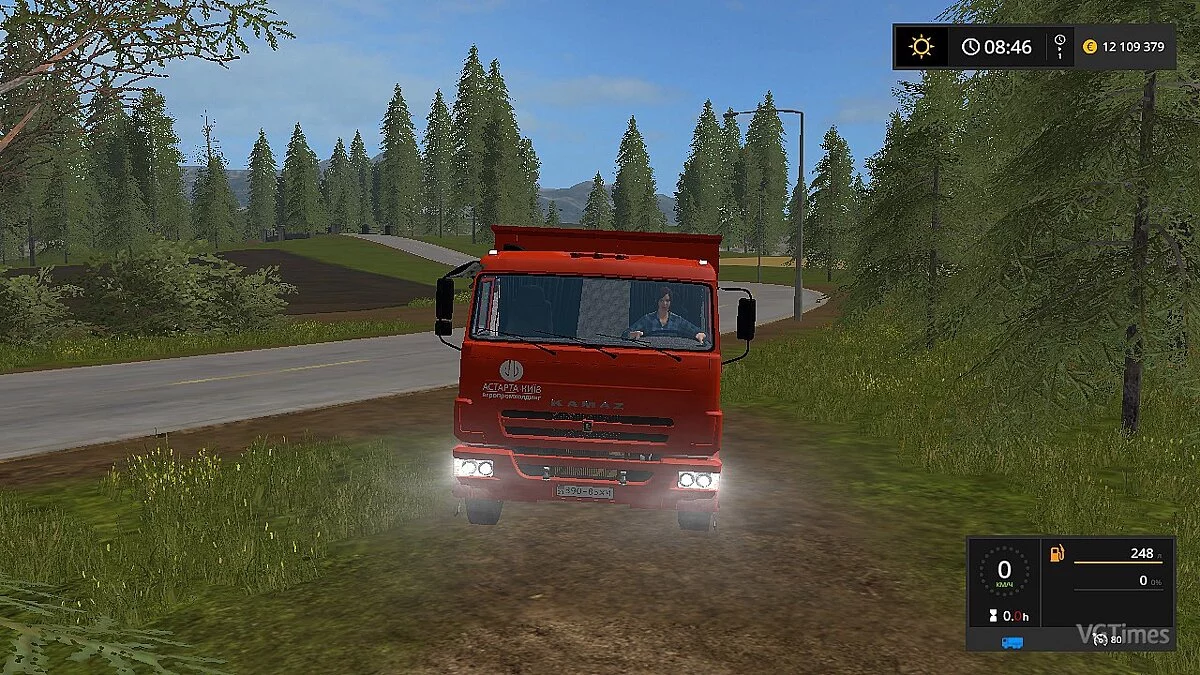
Task: Click the sun weather icon
Action: coord(920,47)
